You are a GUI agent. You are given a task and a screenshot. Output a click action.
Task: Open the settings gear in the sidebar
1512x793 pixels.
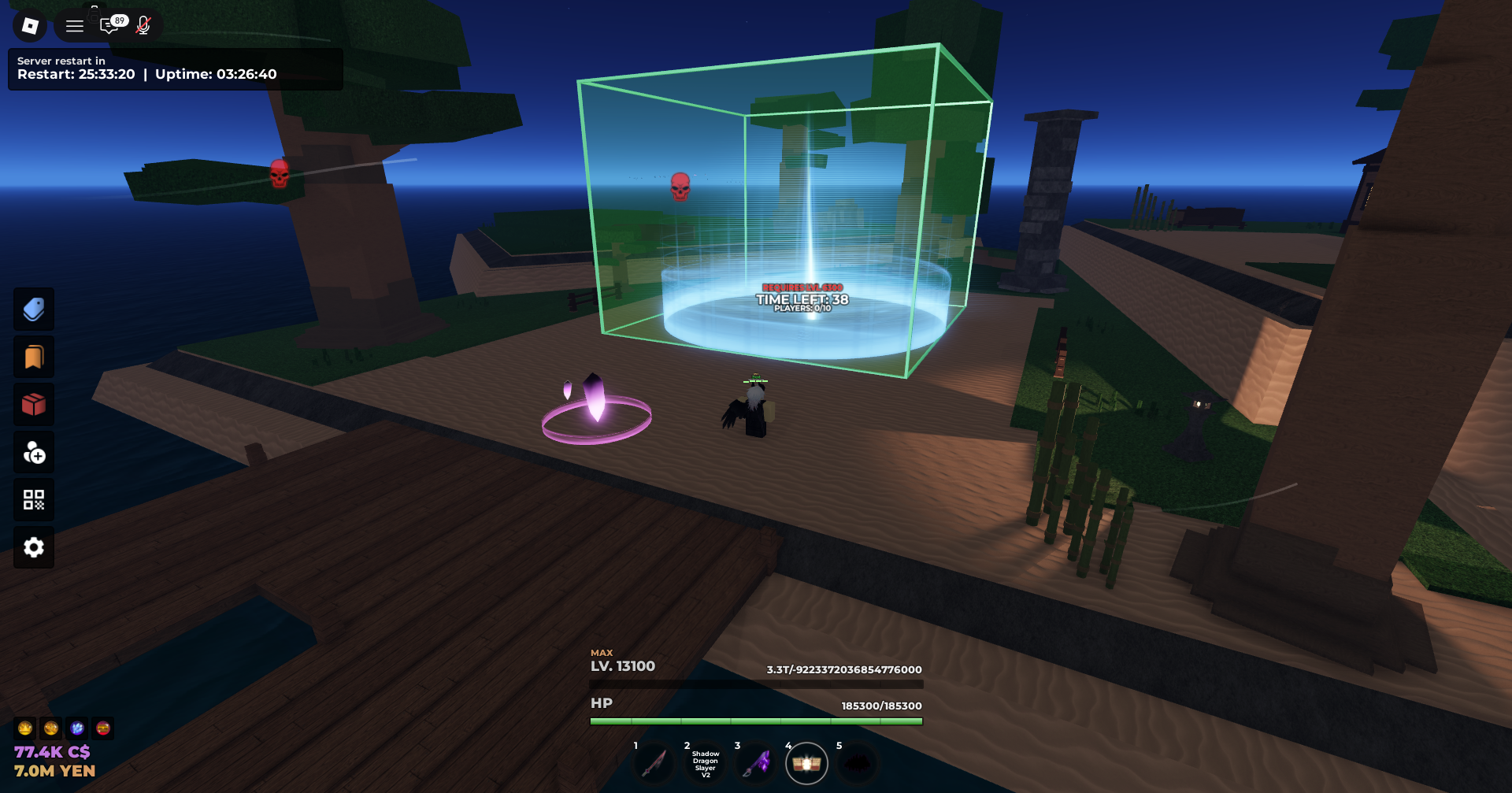click(34, 547)
